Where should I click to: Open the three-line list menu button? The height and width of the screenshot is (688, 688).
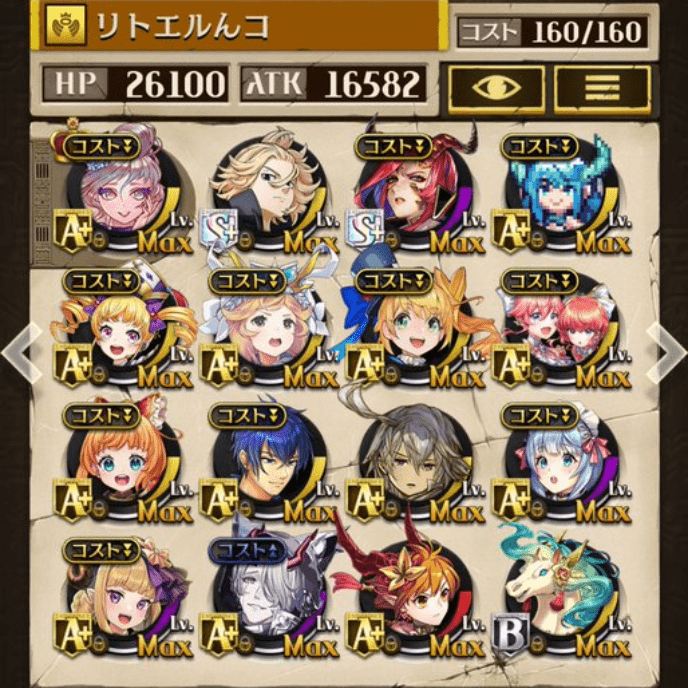click(x=603, y=88)
